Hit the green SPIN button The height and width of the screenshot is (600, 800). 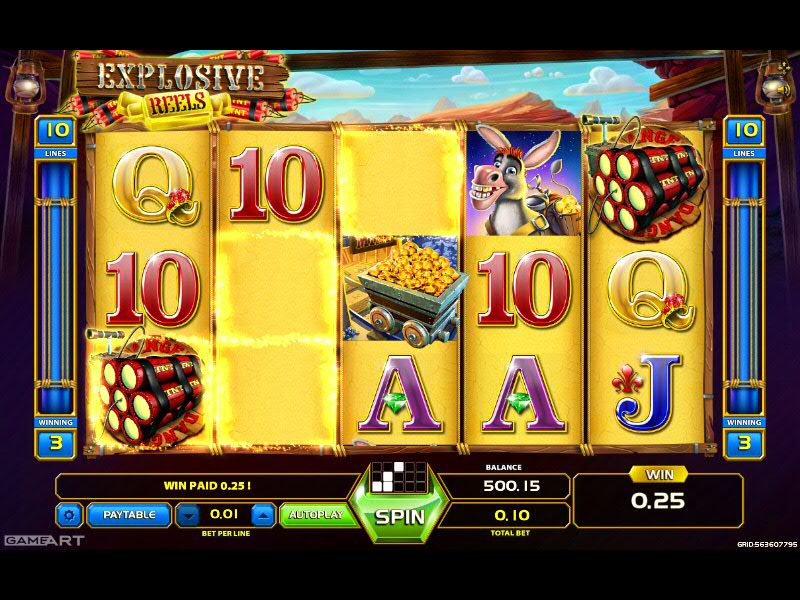click(x=400, y=517)
